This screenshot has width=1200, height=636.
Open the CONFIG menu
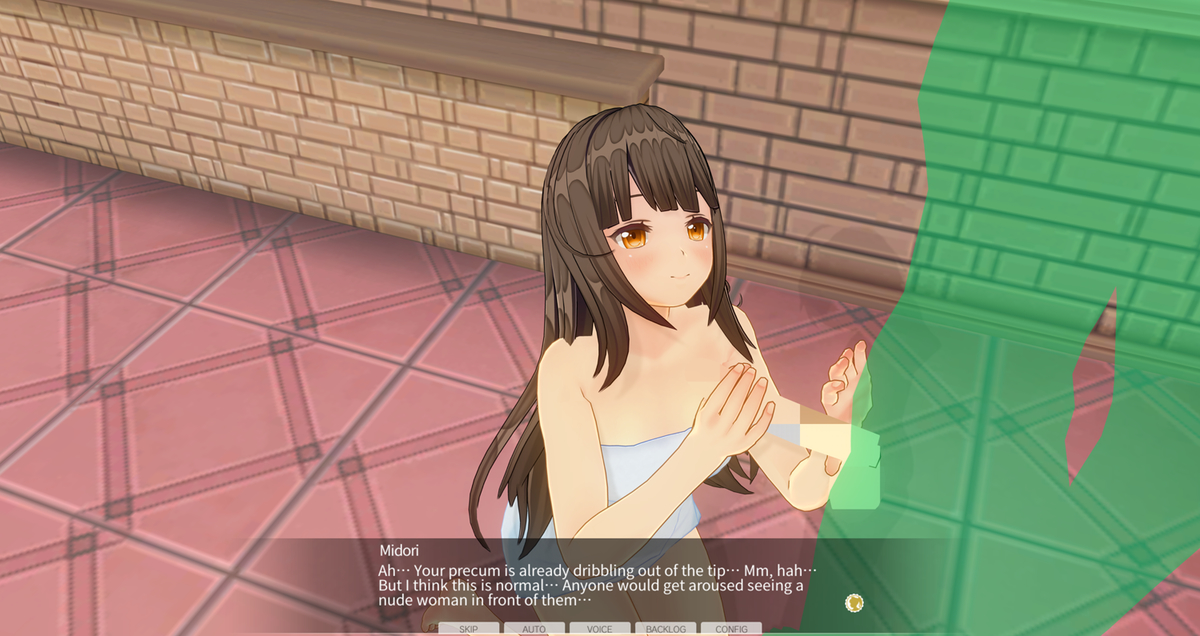pos(731,629)
